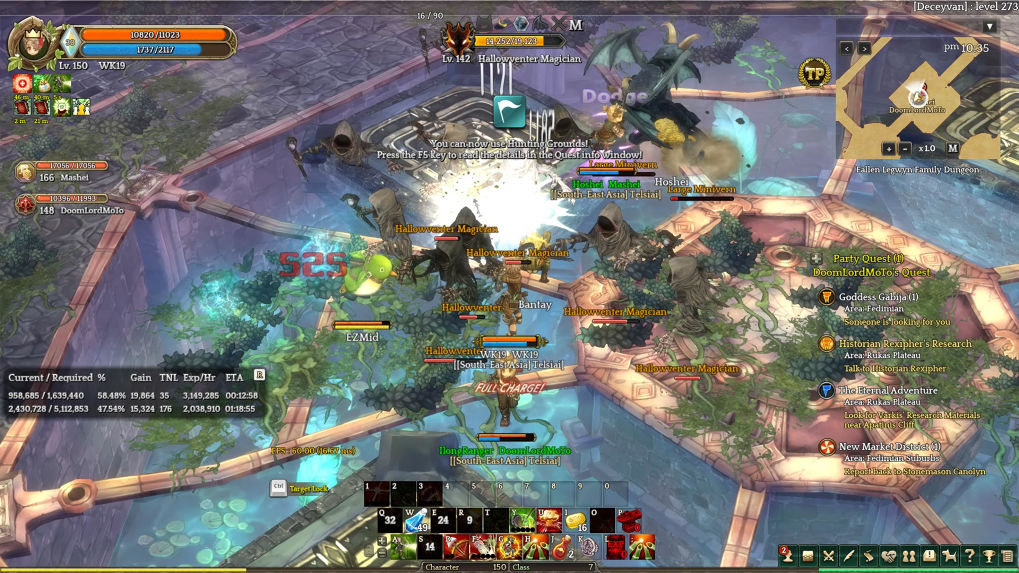Use the gold bar item showing 16
1019x573 pixels.
(x=574, y=519)
